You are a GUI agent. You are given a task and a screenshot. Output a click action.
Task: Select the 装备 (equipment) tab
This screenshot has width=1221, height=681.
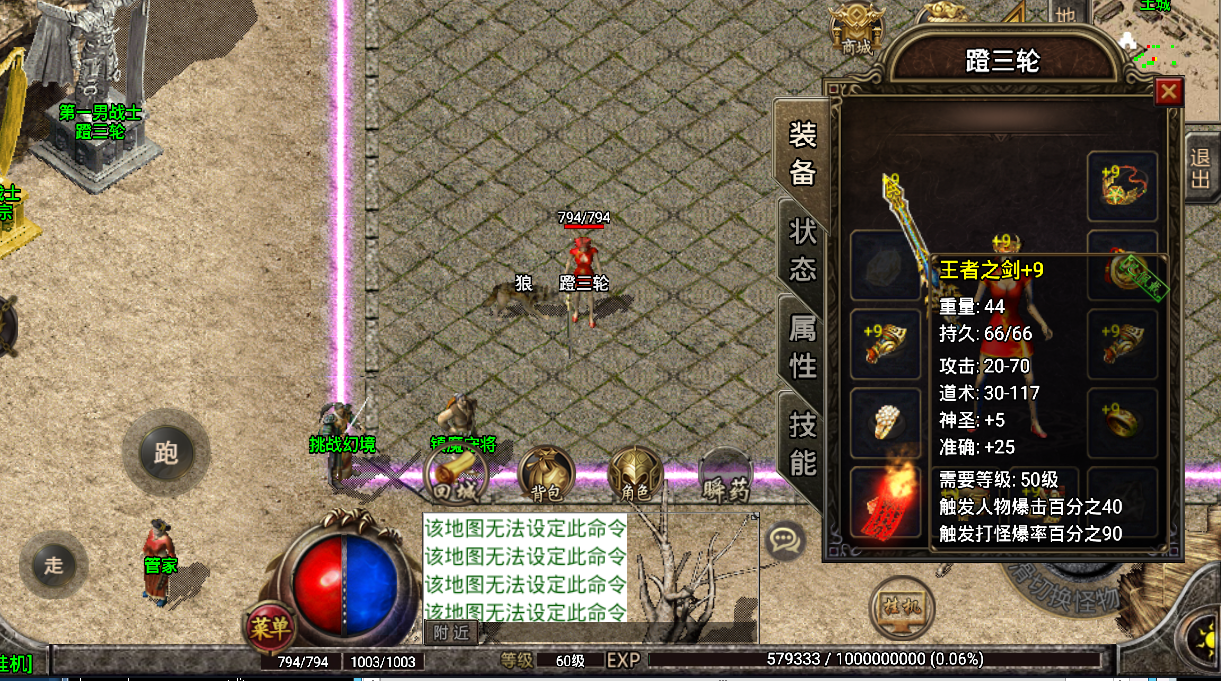803,153
